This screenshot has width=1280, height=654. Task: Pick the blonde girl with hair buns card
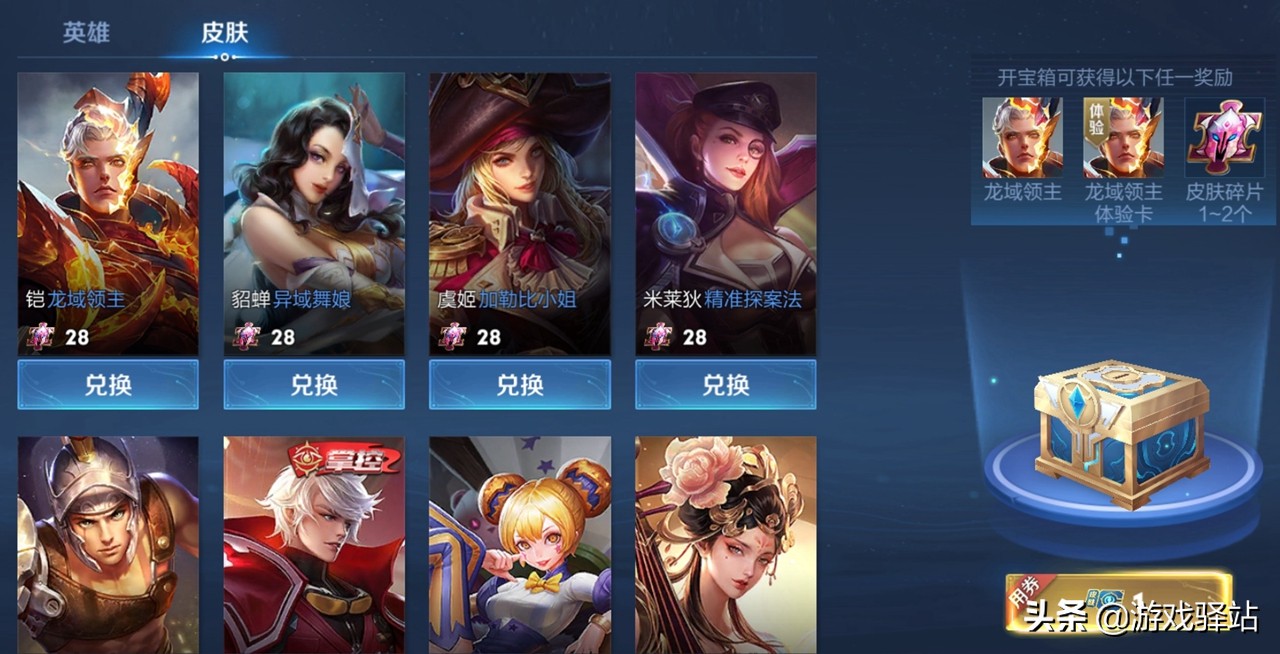point(520,544)
